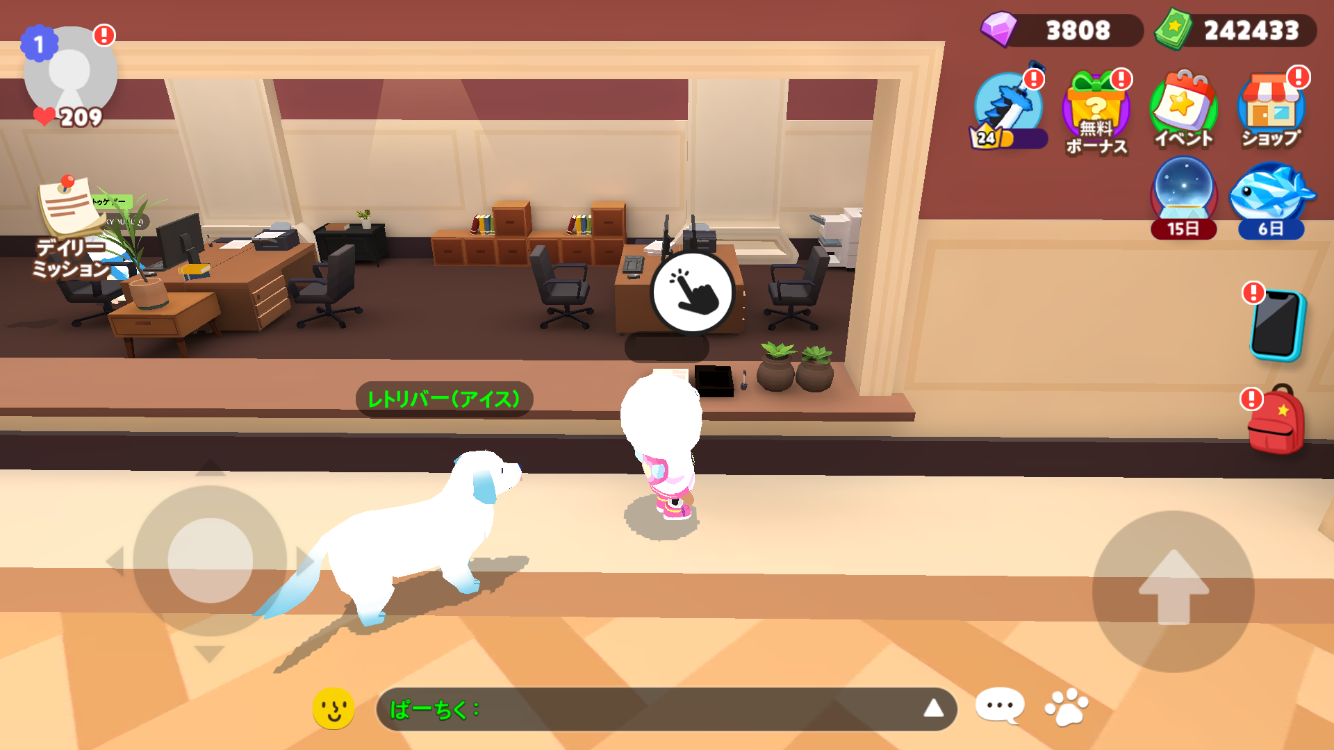Tap the green cash currency counter
Viewport: 1334px width, 750px height.
coord(1235,30)
